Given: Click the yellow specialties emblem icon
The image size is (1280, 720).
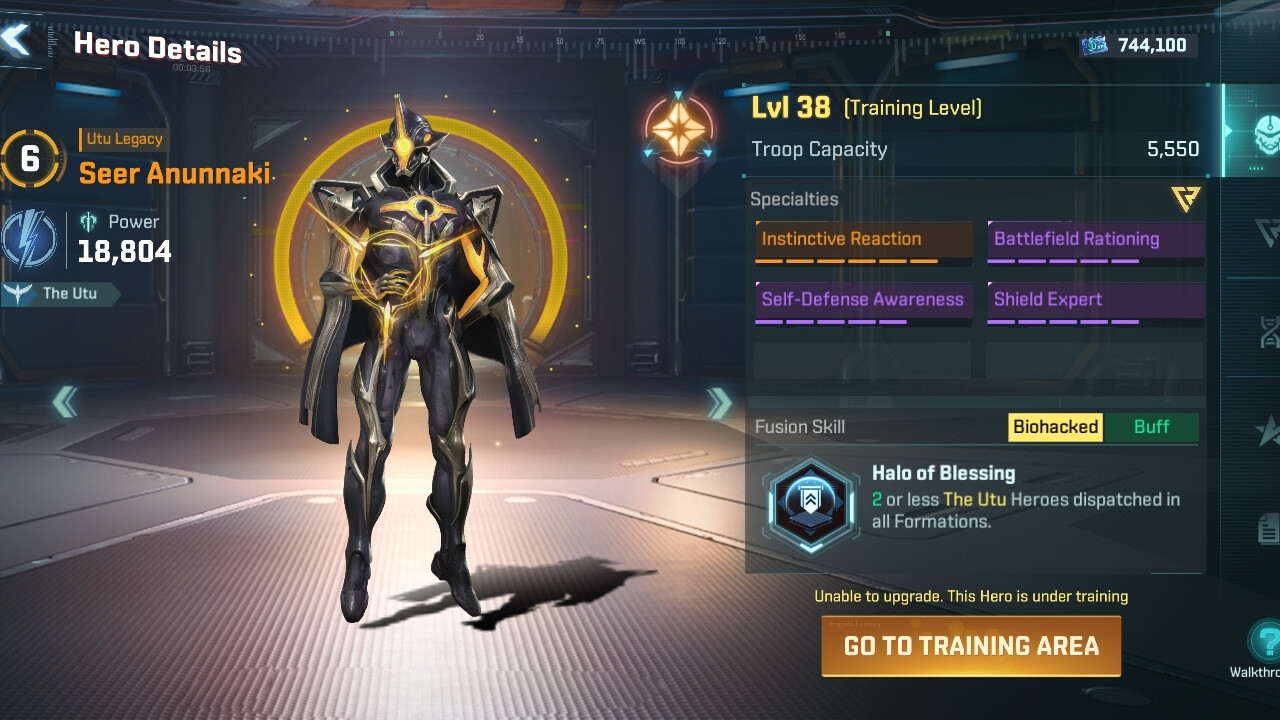Looking at the screenshot, I should point(1186,198).
